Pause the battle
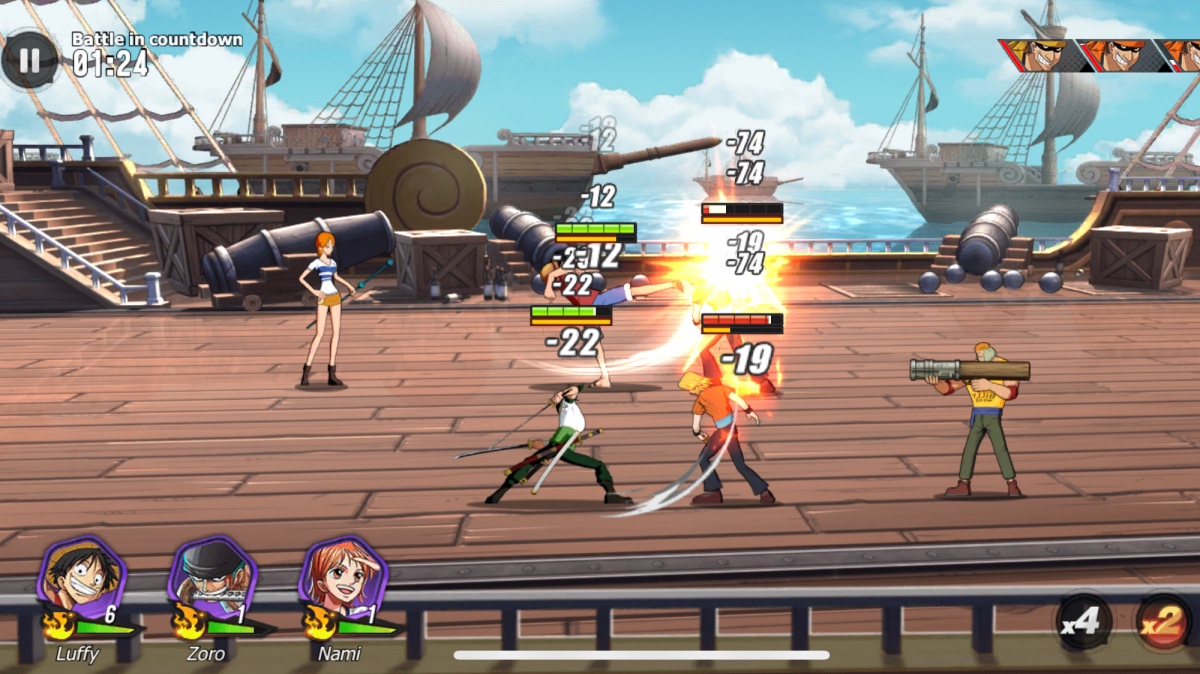This screenshot has width=1200, height=674. tap(29, 60)
